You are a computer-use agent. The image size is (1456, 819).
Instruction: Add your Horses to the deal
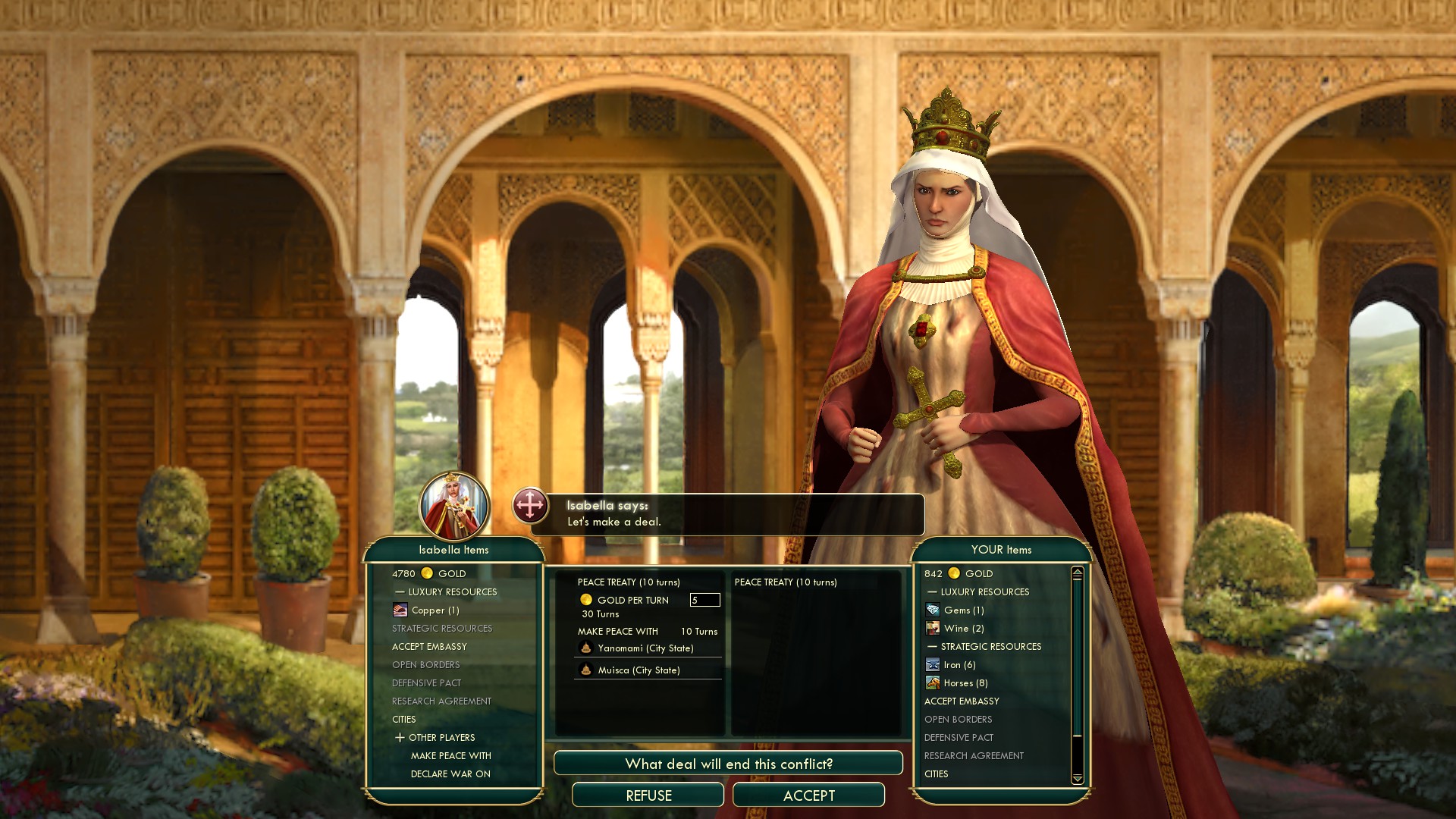click(965, 683)
